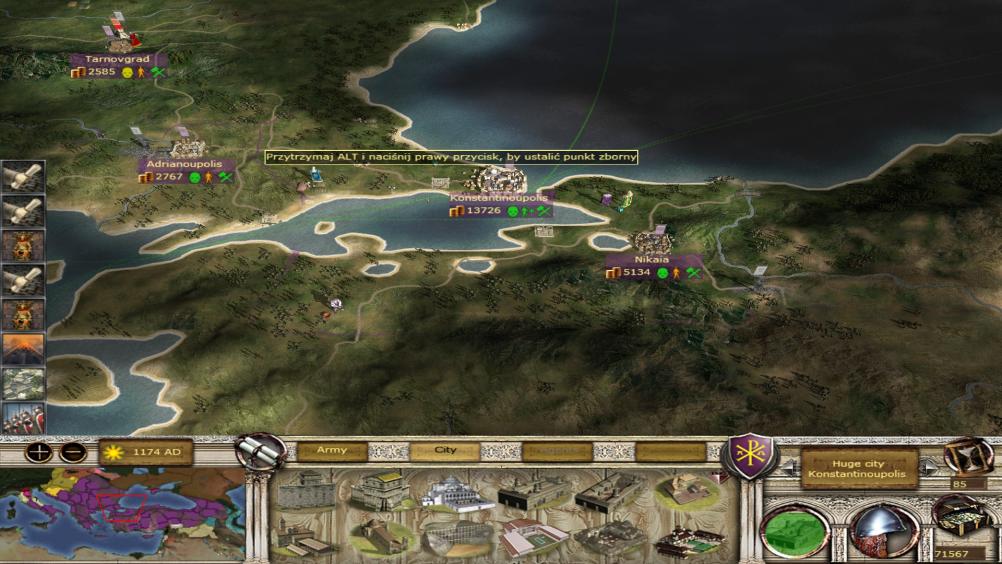Open the city view event notification
1002x564 pixels.
23,384
